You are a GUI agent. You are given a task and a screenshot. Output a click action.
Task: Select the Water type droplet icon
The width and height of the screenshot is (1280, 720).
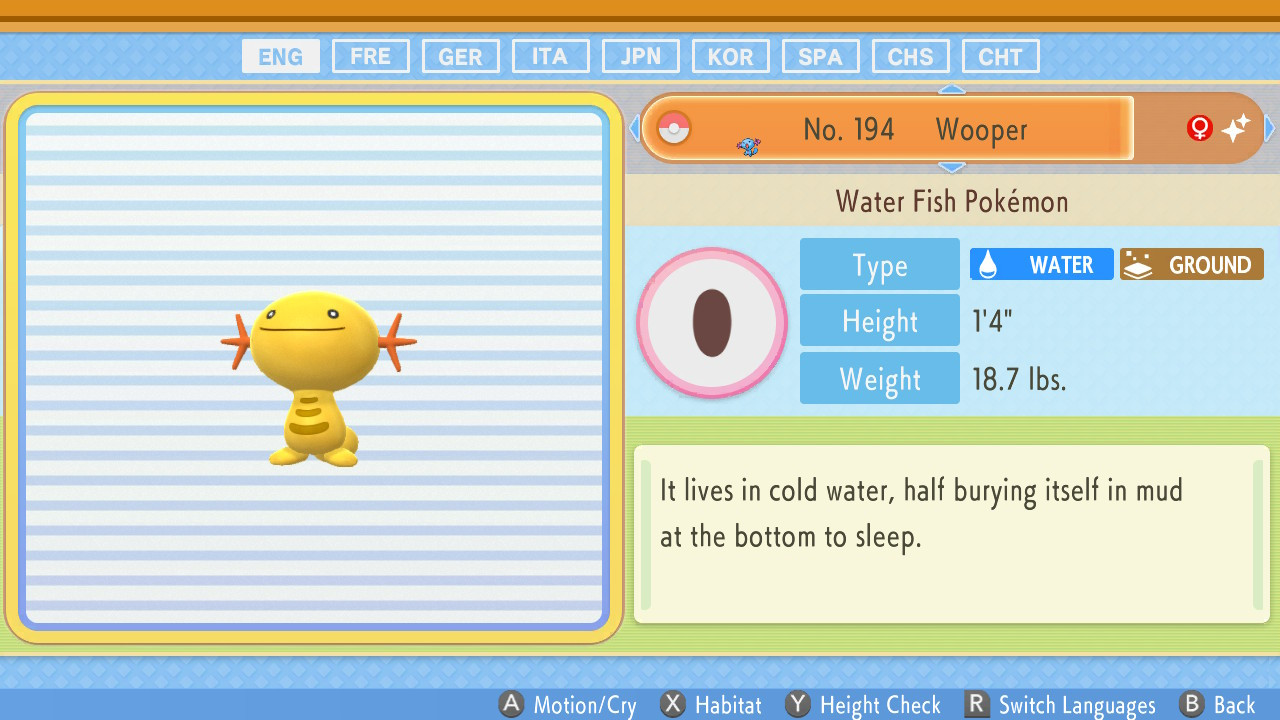coord(990,264)
